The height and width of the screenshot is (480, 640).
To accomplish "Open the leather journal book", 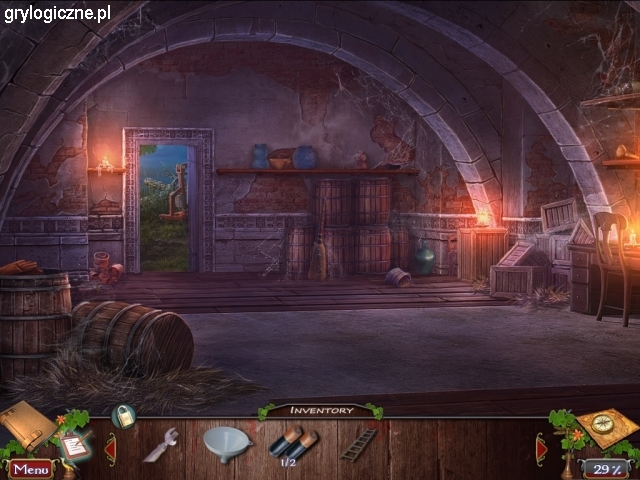I will (x=27, y=423).
